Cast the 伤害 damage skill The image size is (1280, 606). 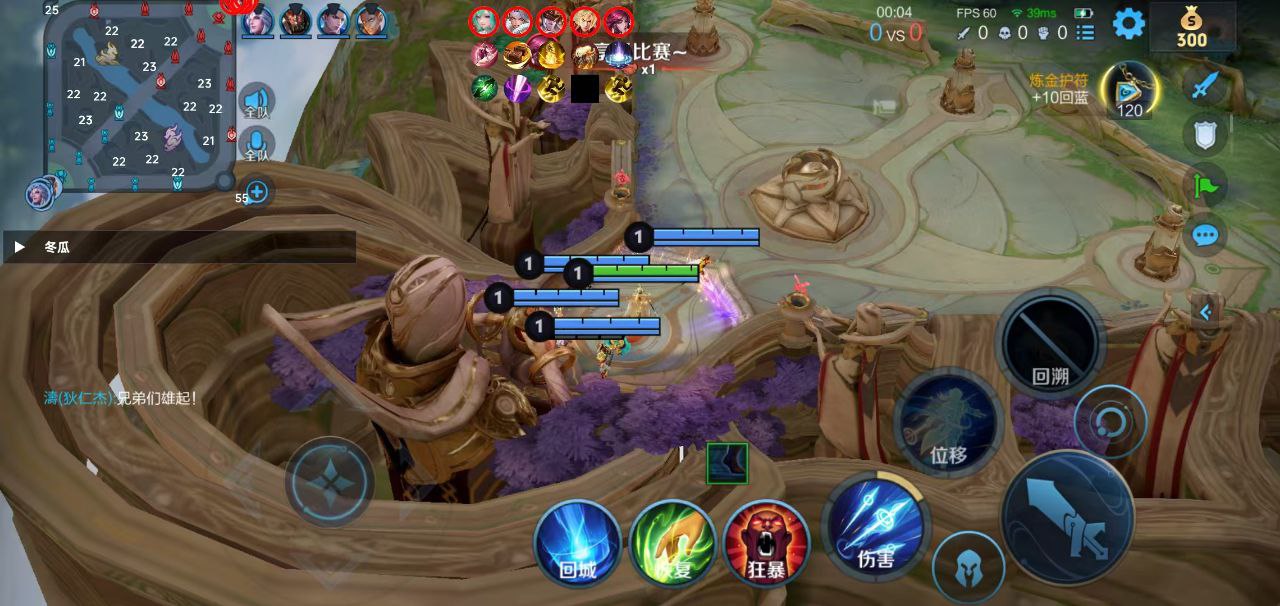click(875, 525)
